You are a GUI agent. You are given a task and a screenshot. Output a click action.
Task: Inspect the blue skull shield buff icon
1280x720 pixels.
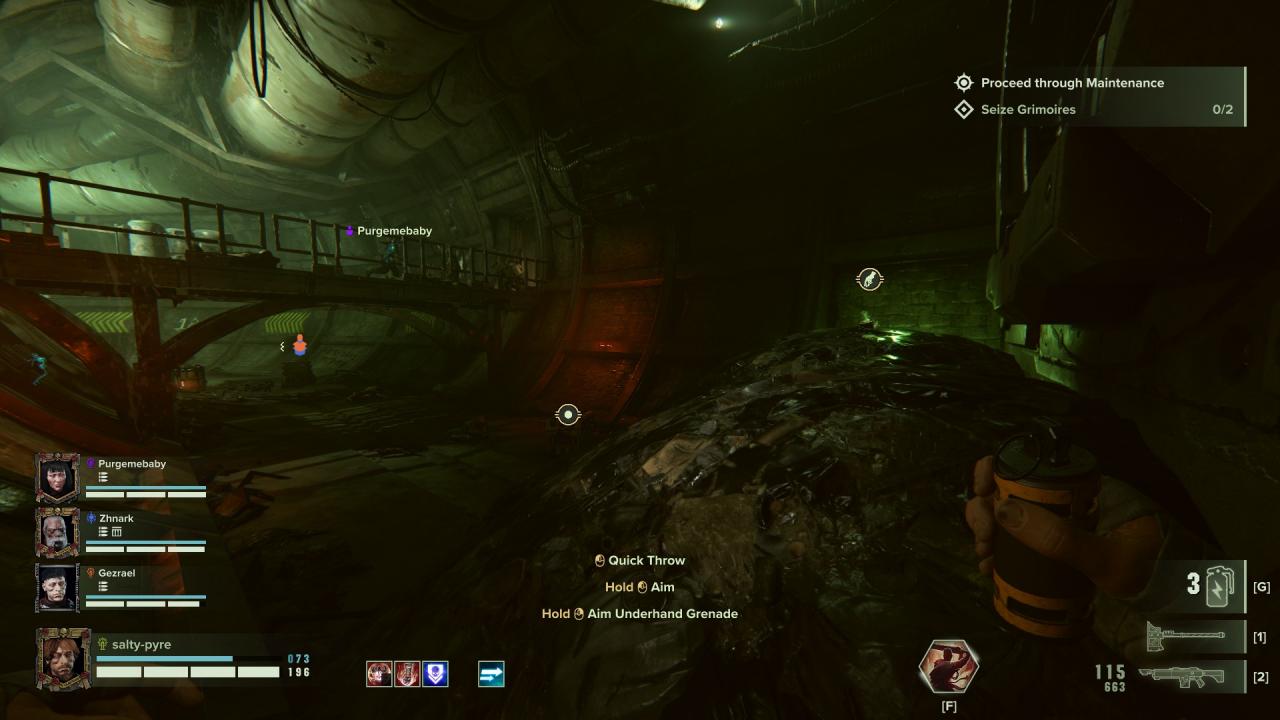(435, 674)
